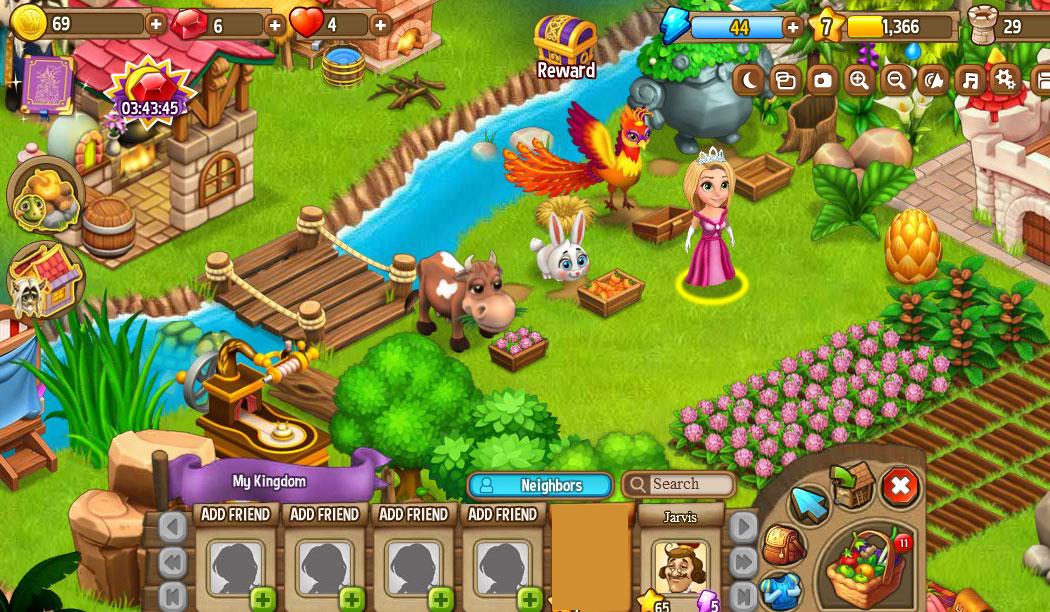Switch to the Neighbors tab
The image size is (1050, 612).
[540, 485]
